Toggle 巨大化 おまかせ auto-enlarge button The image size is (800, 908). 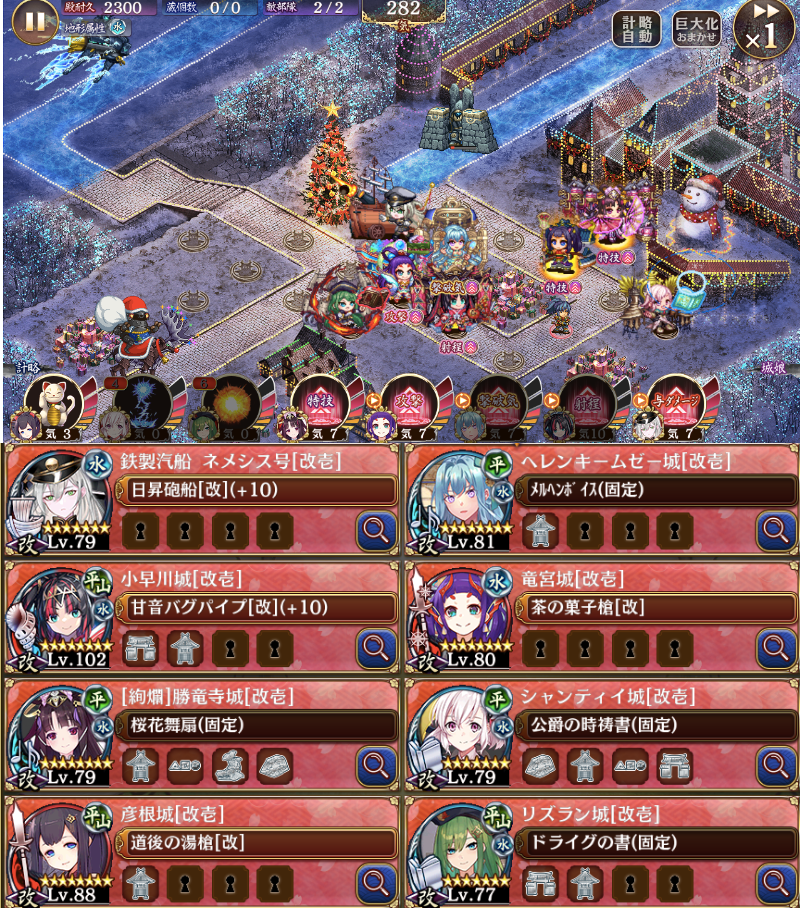pyautogui.click(x=696, y=29)
